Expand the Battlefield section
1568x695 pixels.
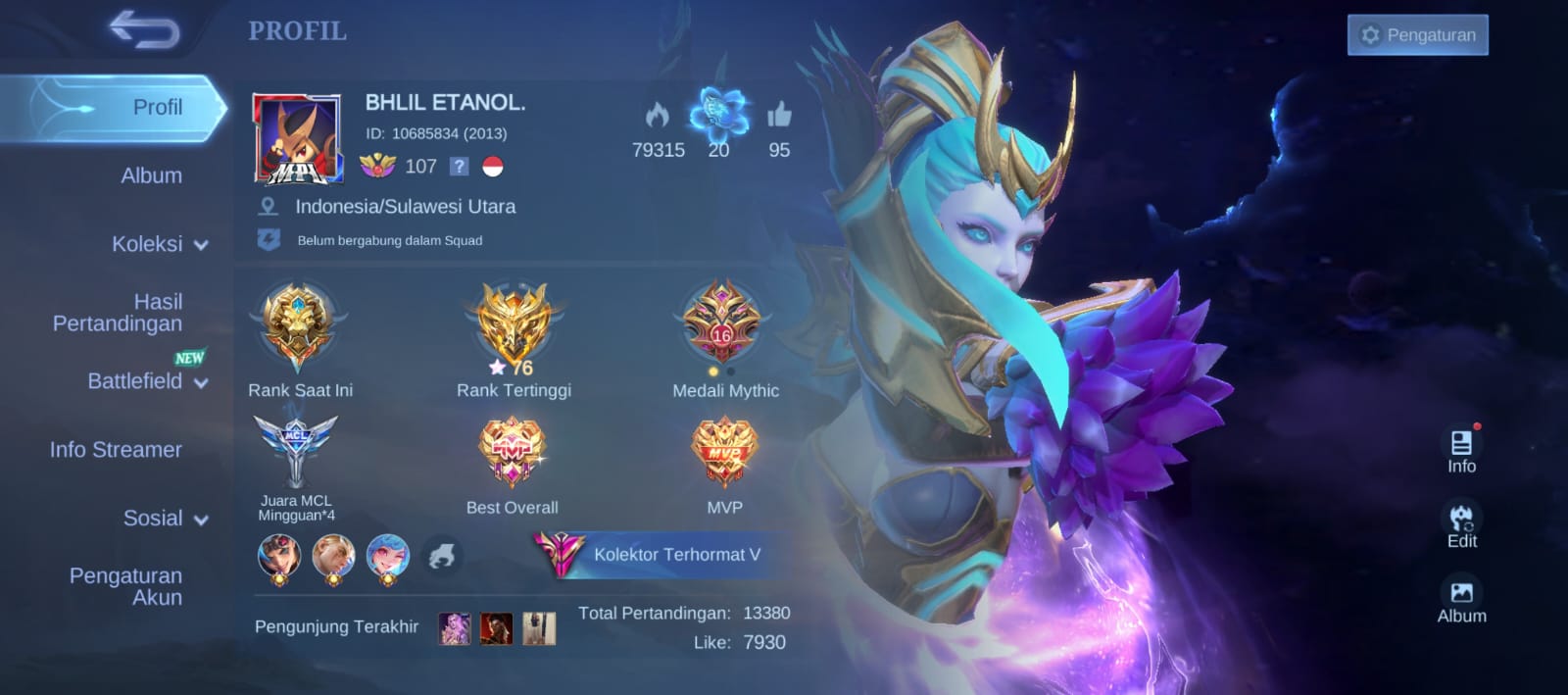147,381
